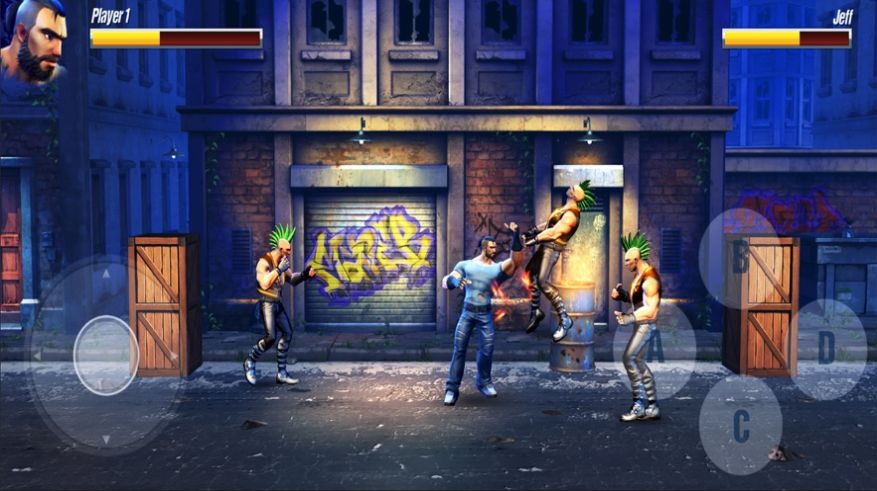Tap the B action button
The height and width of the screenshot is (491, 877).
coord(739,258)
